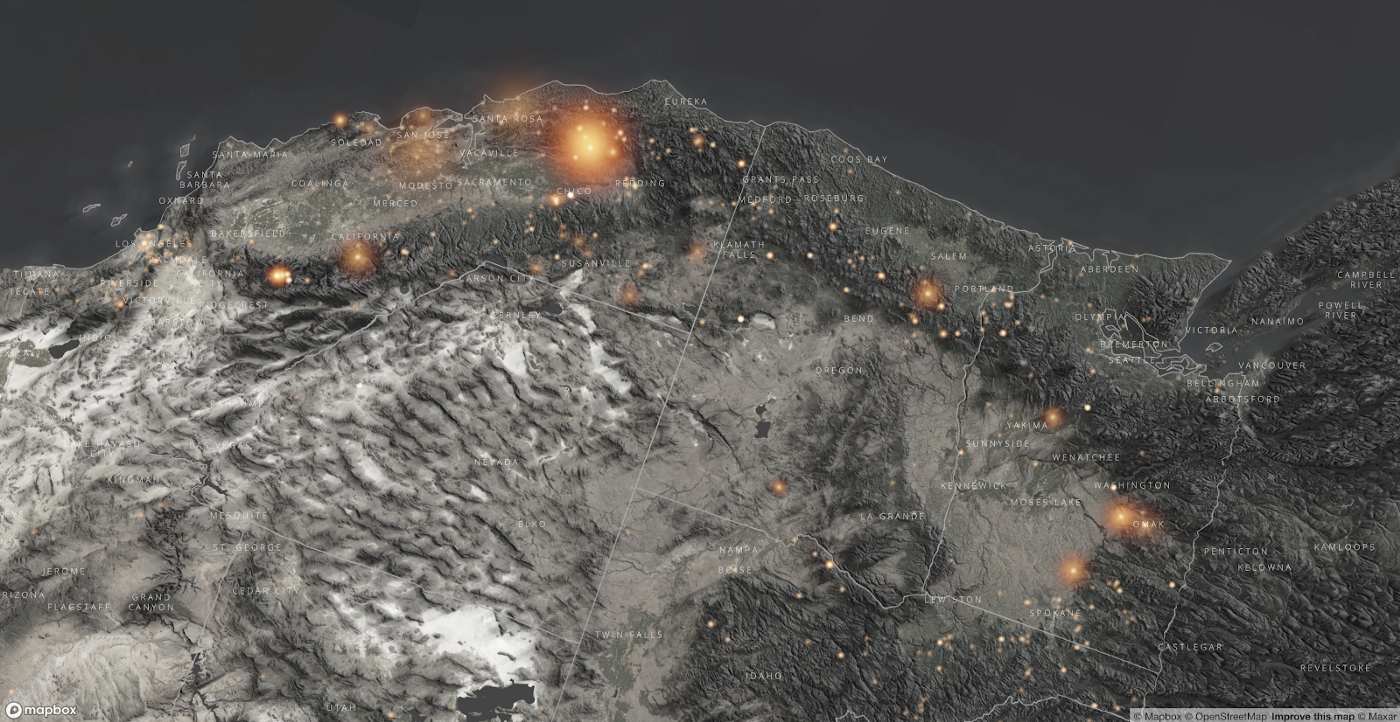Select the Boise city label
1400x722 pixels.
point(736,570)
